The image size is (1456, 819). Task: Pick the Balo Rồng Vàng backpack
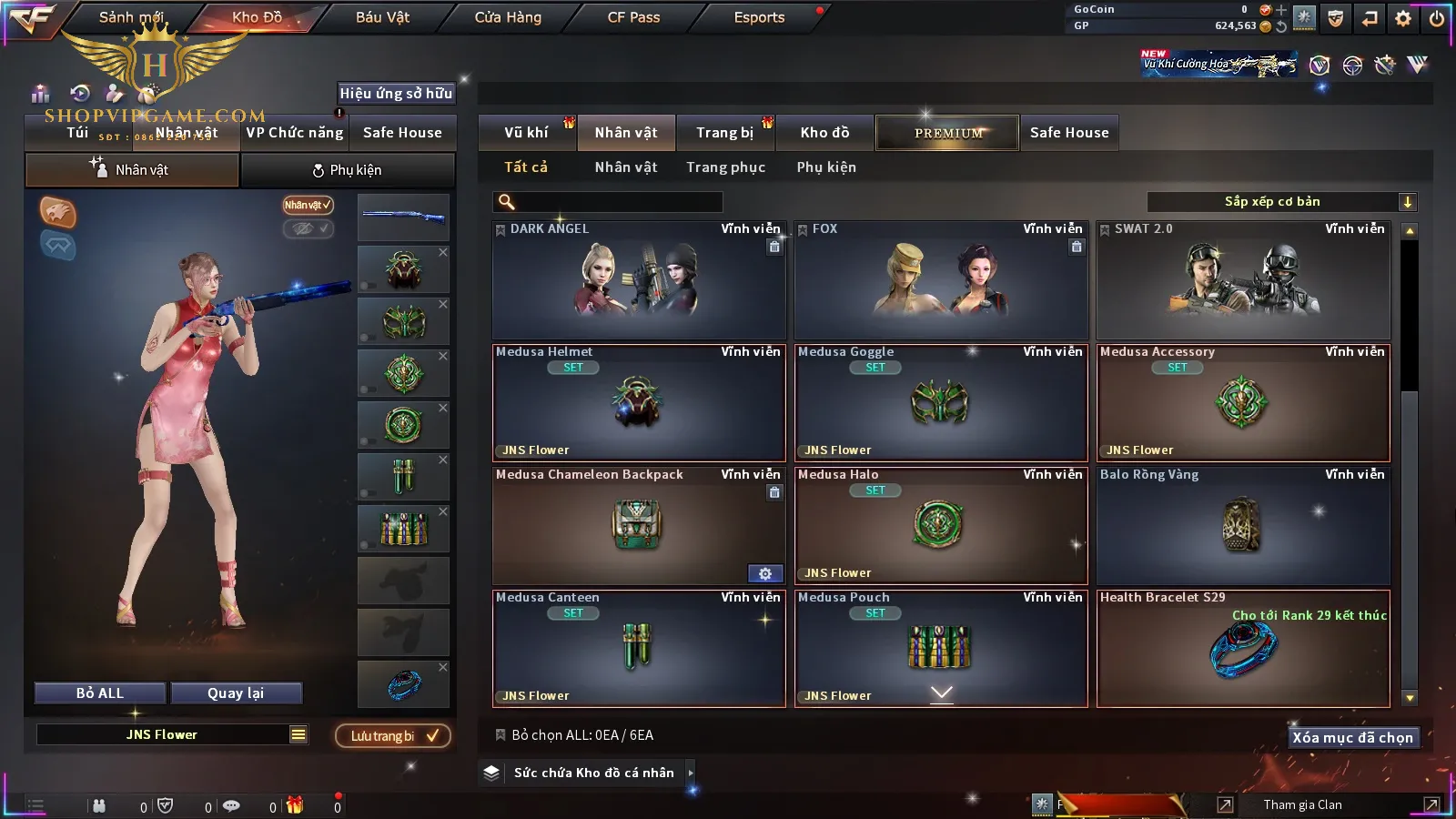coord(1243,526)
